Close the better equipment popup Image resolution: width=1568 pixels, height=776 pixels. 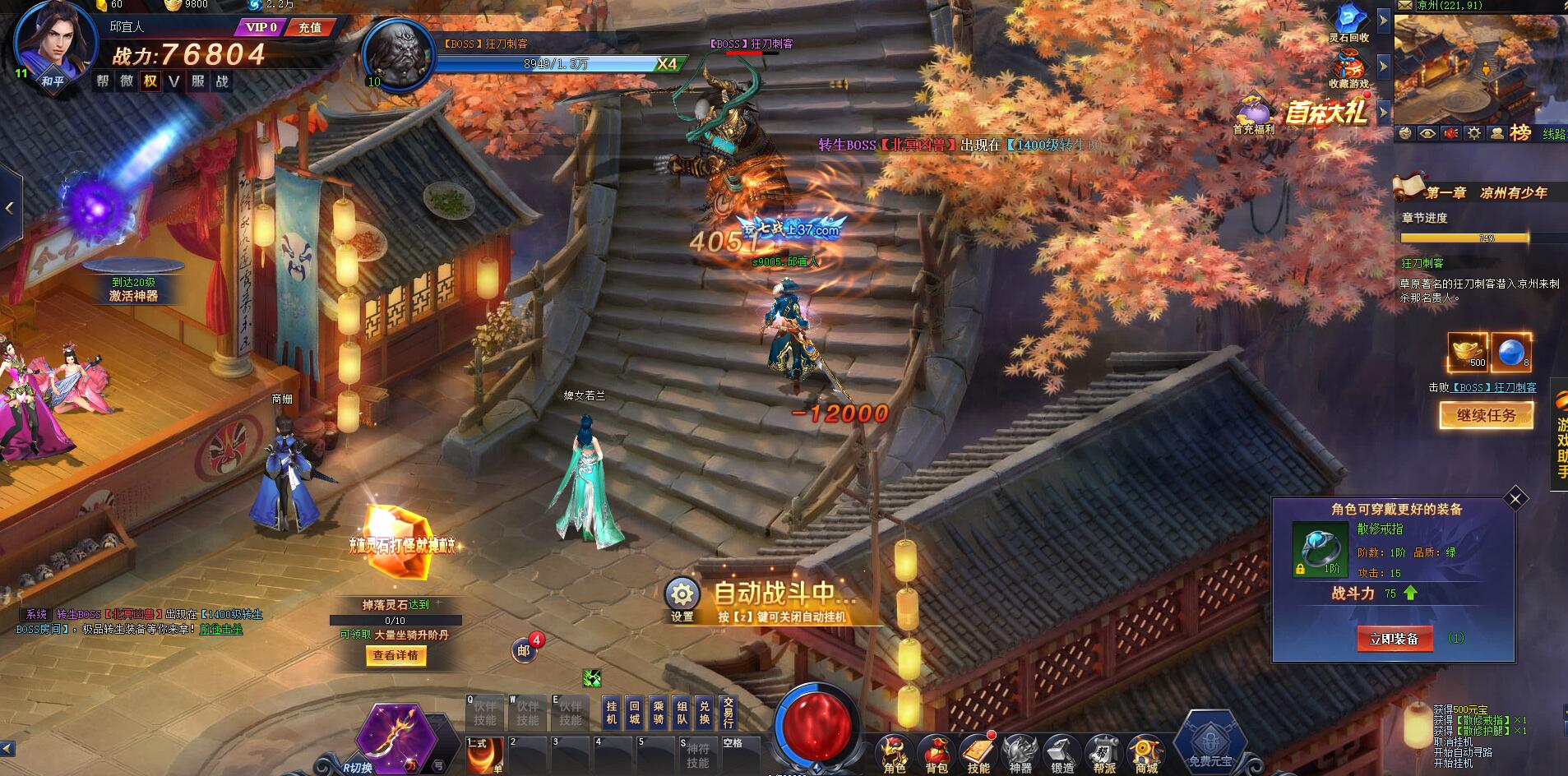(x=1515, y=498)
